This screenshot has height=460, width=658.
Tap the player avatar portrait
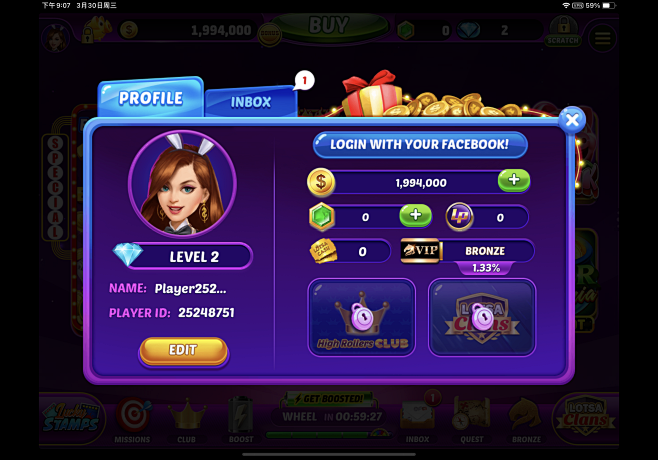pyautogui.click(x=182, y=183)
